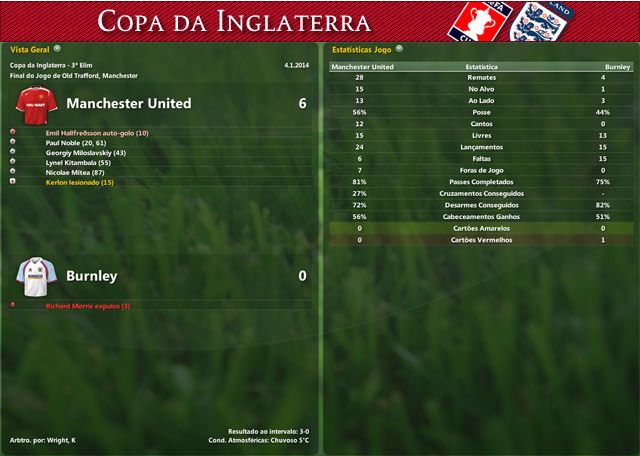Open Emil Hallfreðsson's own goal entry

[x=97, y=133]
